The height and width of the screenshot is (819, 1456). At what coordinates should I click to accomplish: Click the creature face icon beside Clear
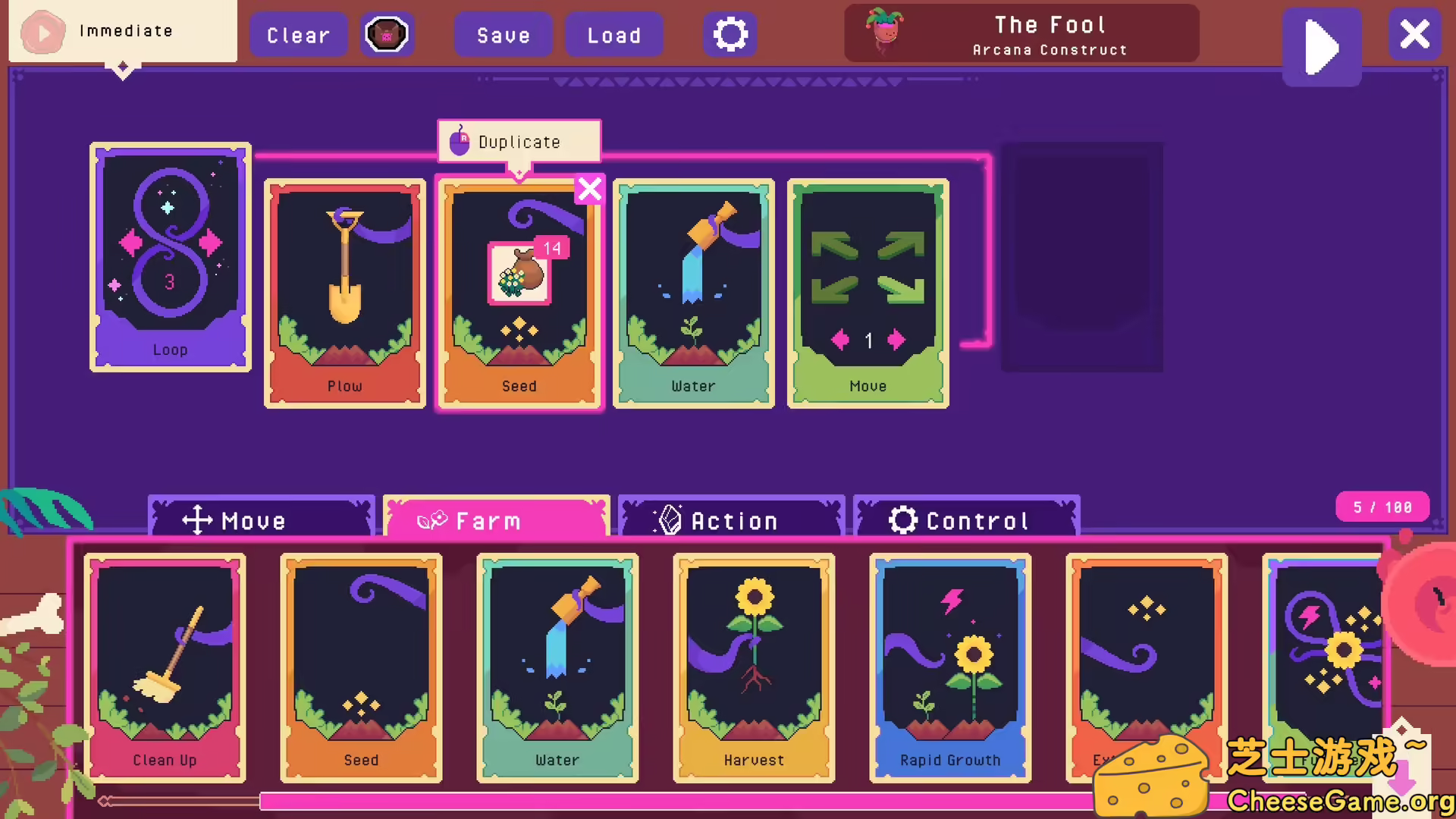point(387,33)
